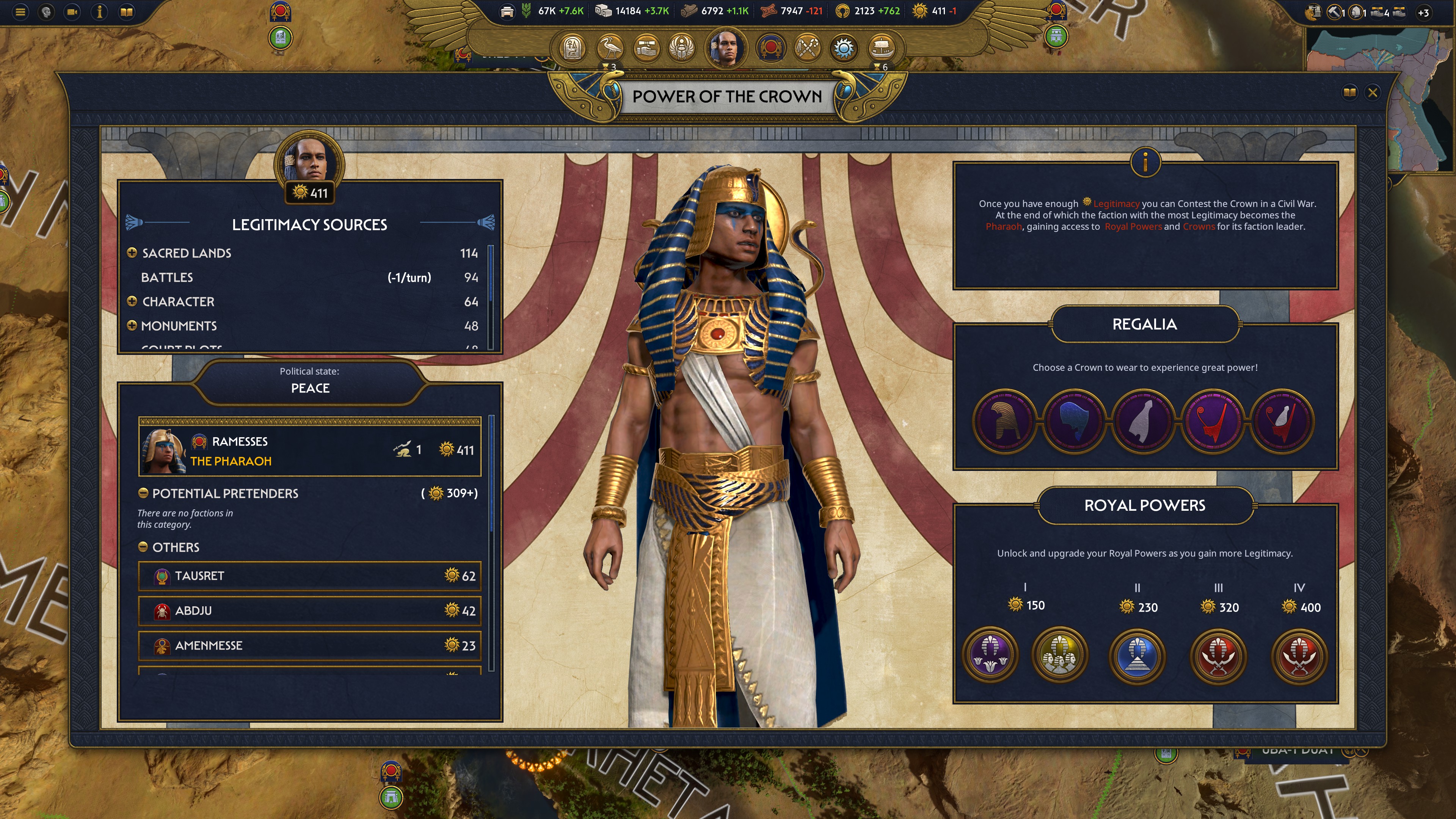
Task: Click the camera settings icon
Action: (73, 12)
